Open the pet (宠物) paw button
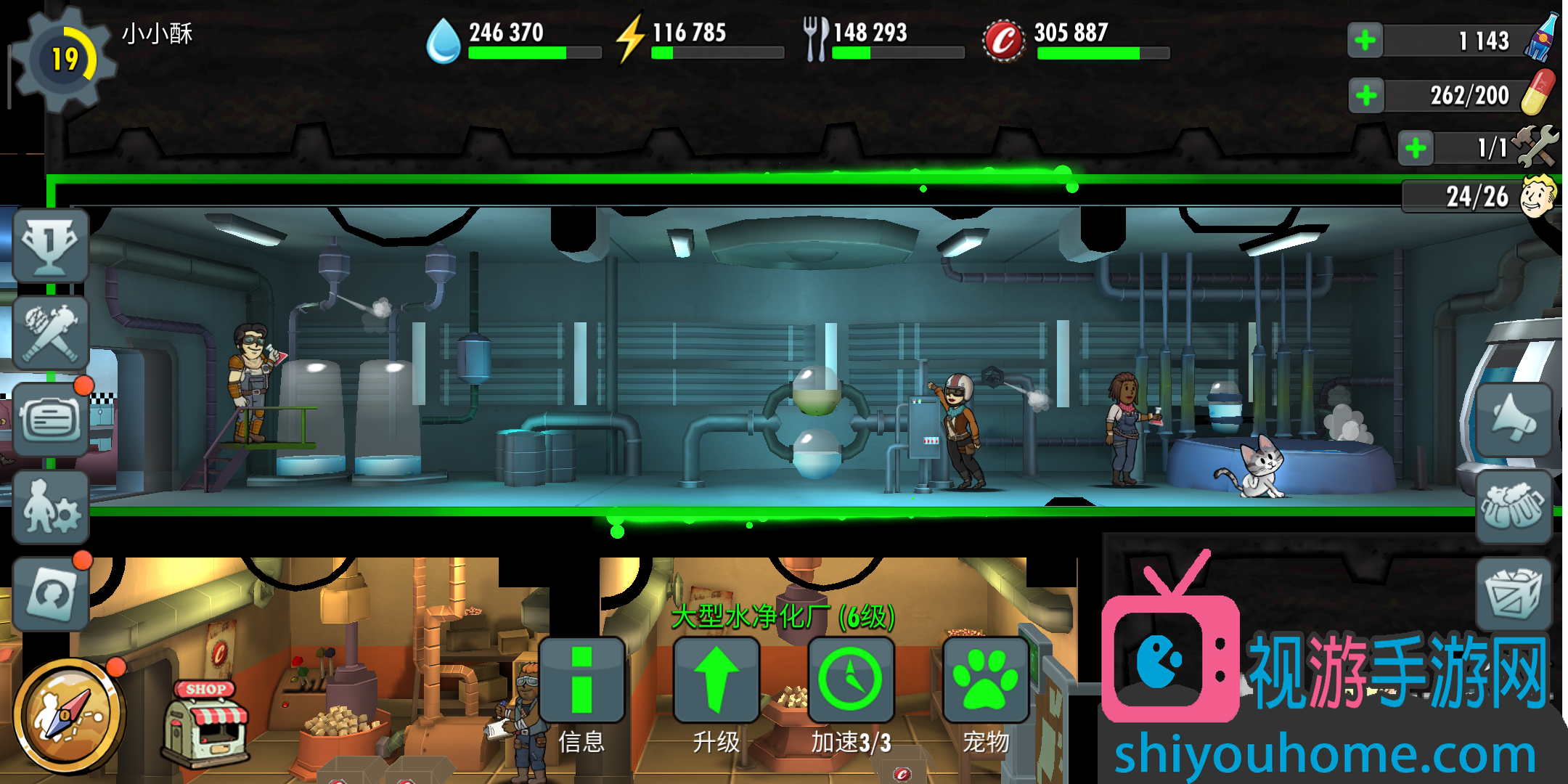Image resolution: width=1568 pixels, height=784 pixels. click(x=986, y=680)
